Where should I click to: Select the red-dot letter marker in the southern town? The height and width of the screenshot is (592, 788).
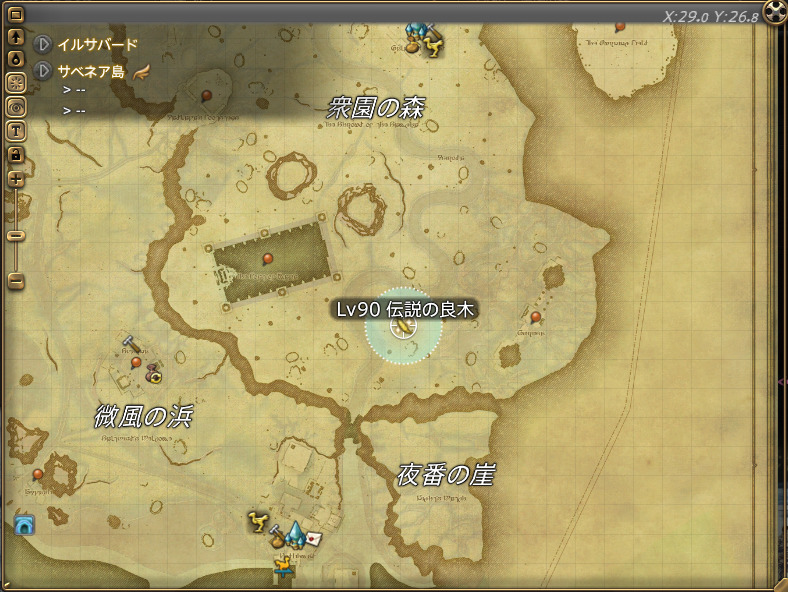pyautogui.click(x=314, y=538)
